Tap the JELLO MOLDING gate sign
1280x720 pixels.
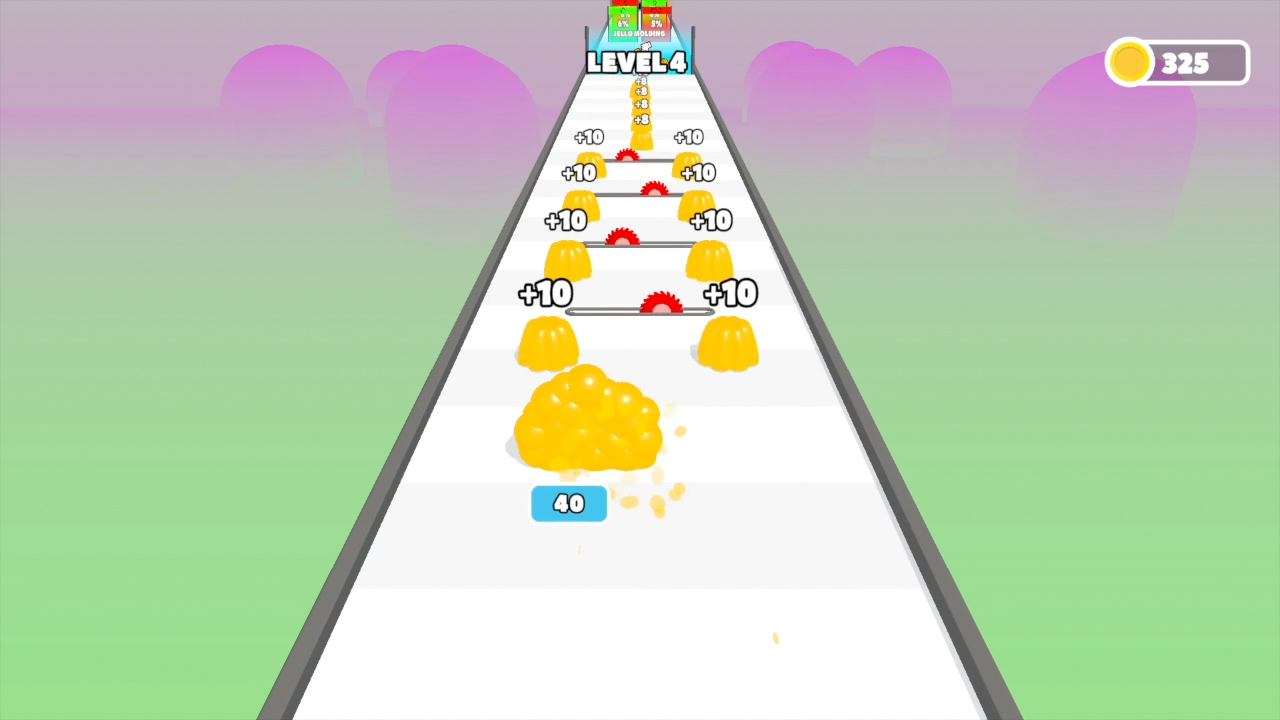point(638,33)
